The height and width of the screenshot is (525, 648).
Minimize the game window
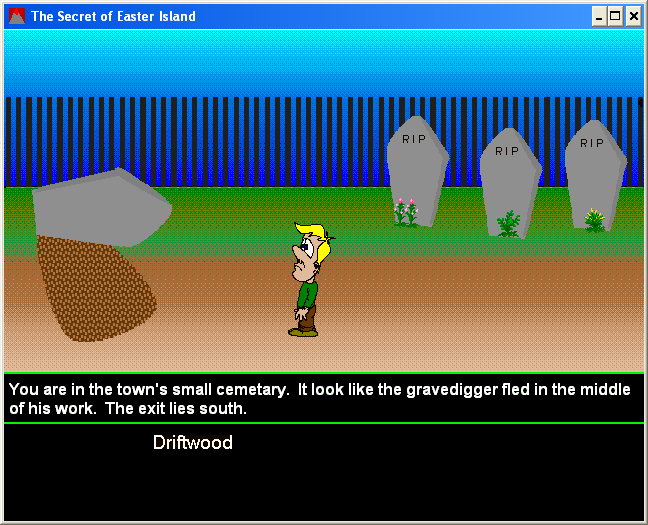tap(598, 16)
